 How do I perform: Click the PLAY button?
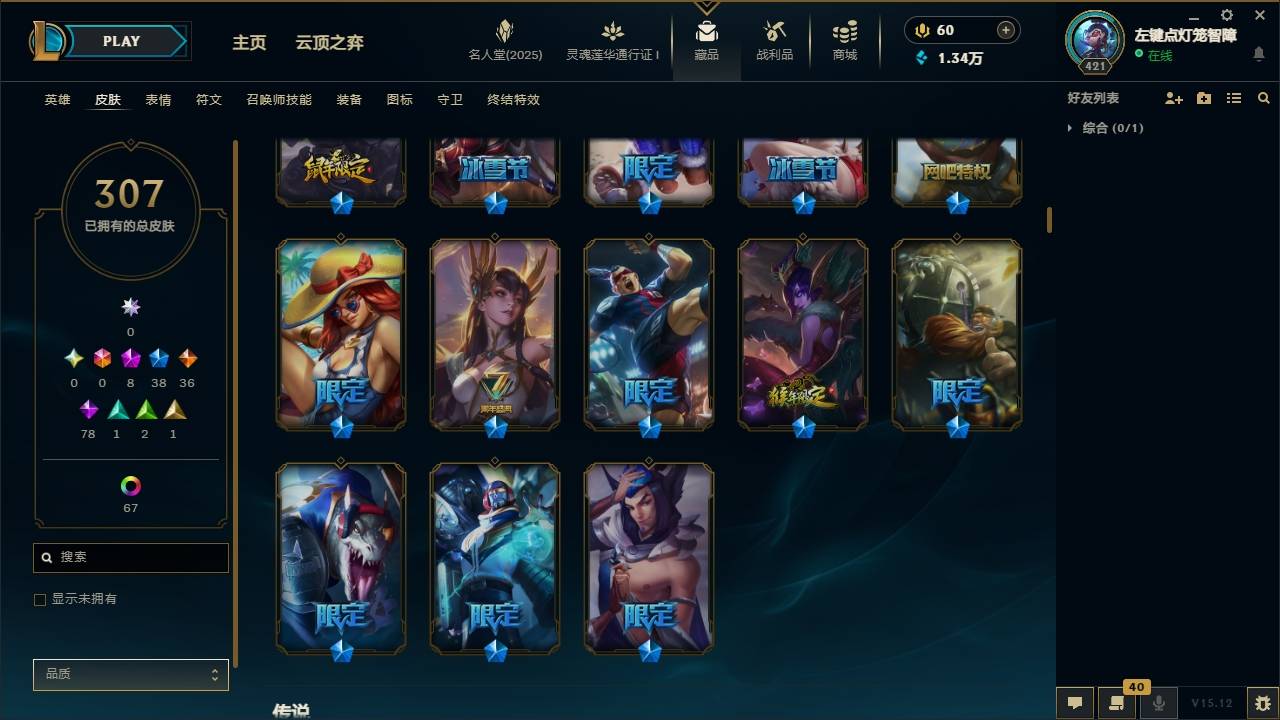coord(121,41)
